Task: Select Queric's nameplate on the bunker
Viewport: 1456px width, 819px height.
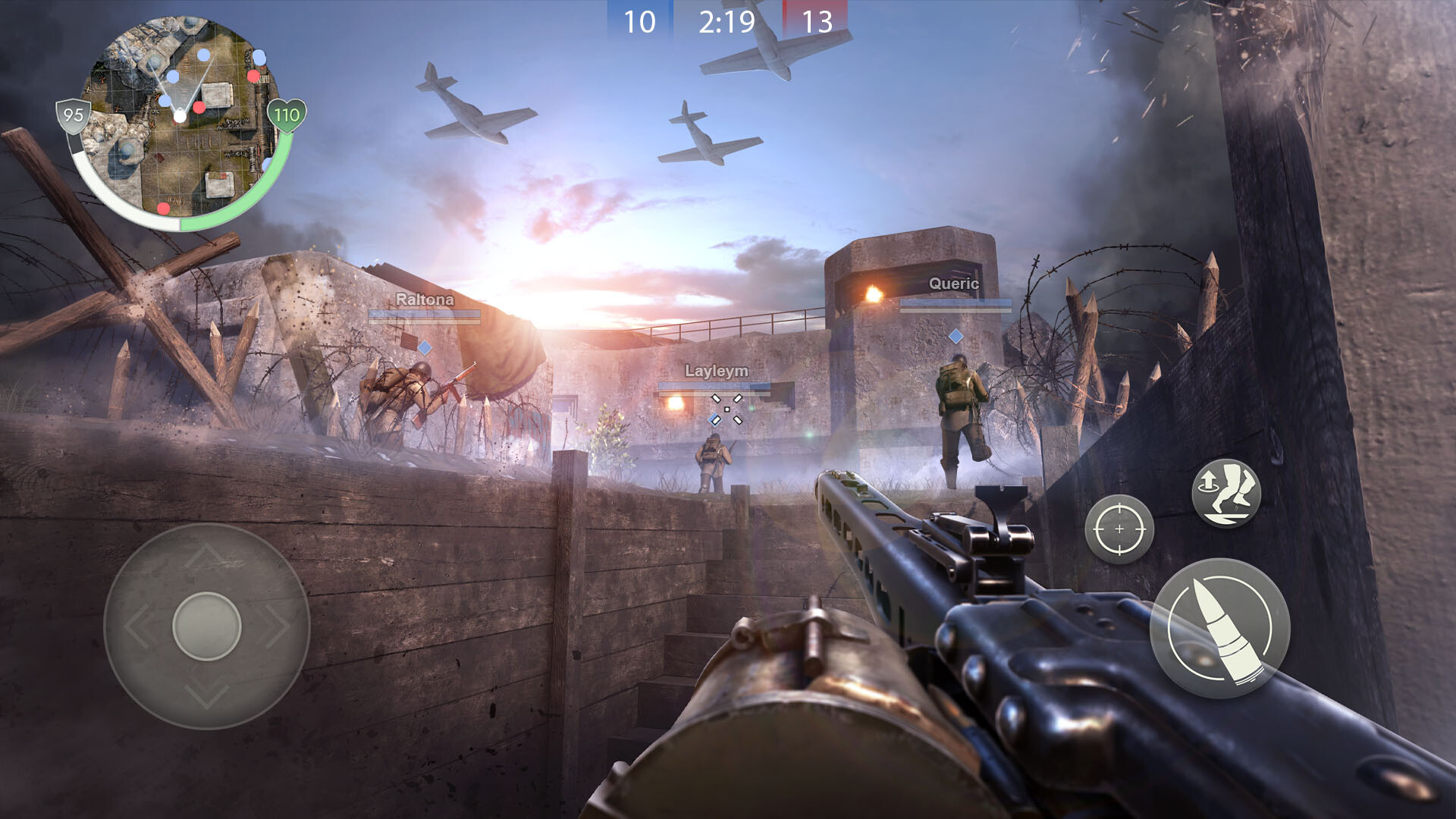Action: point(954,284)
